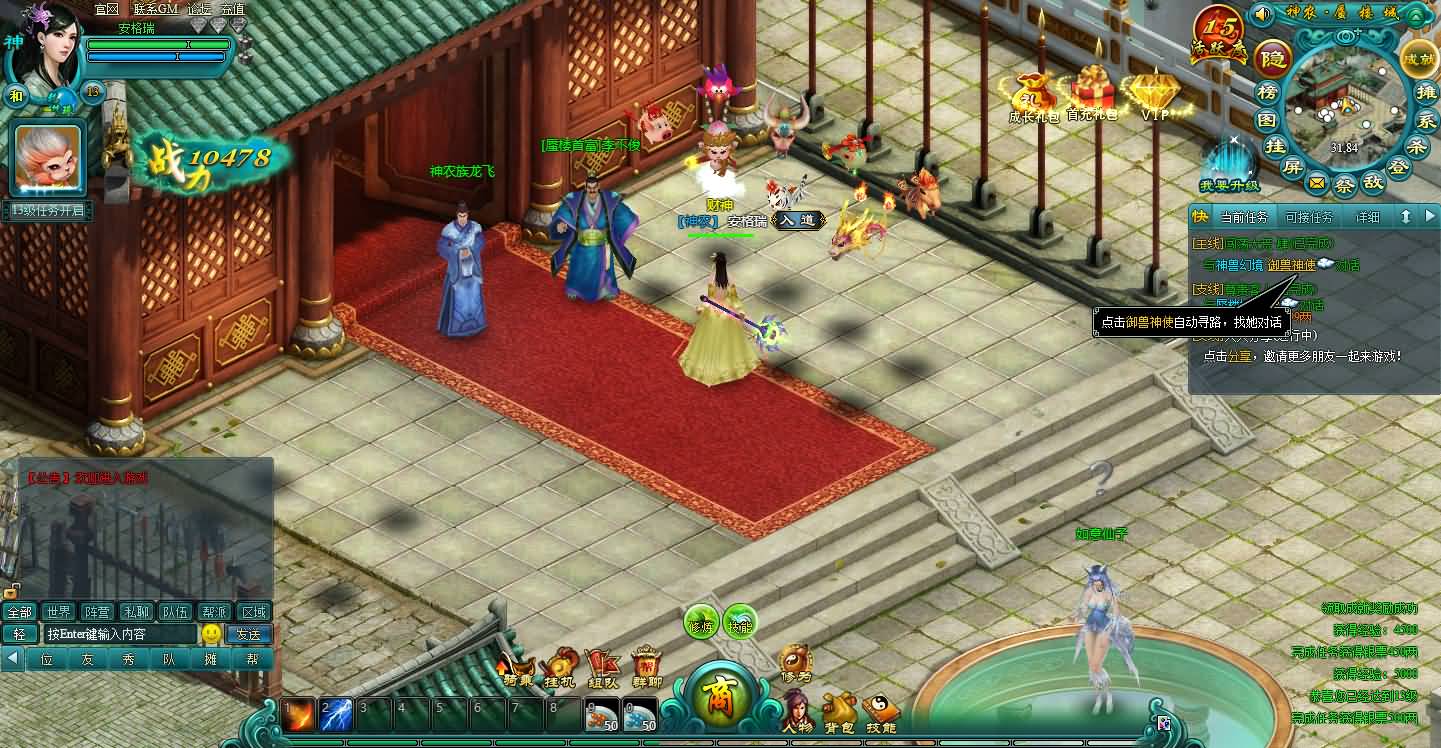This screenshot has width=1441, height=748.
Task: Open the 修为 cultivation icon
Action: 795,663
